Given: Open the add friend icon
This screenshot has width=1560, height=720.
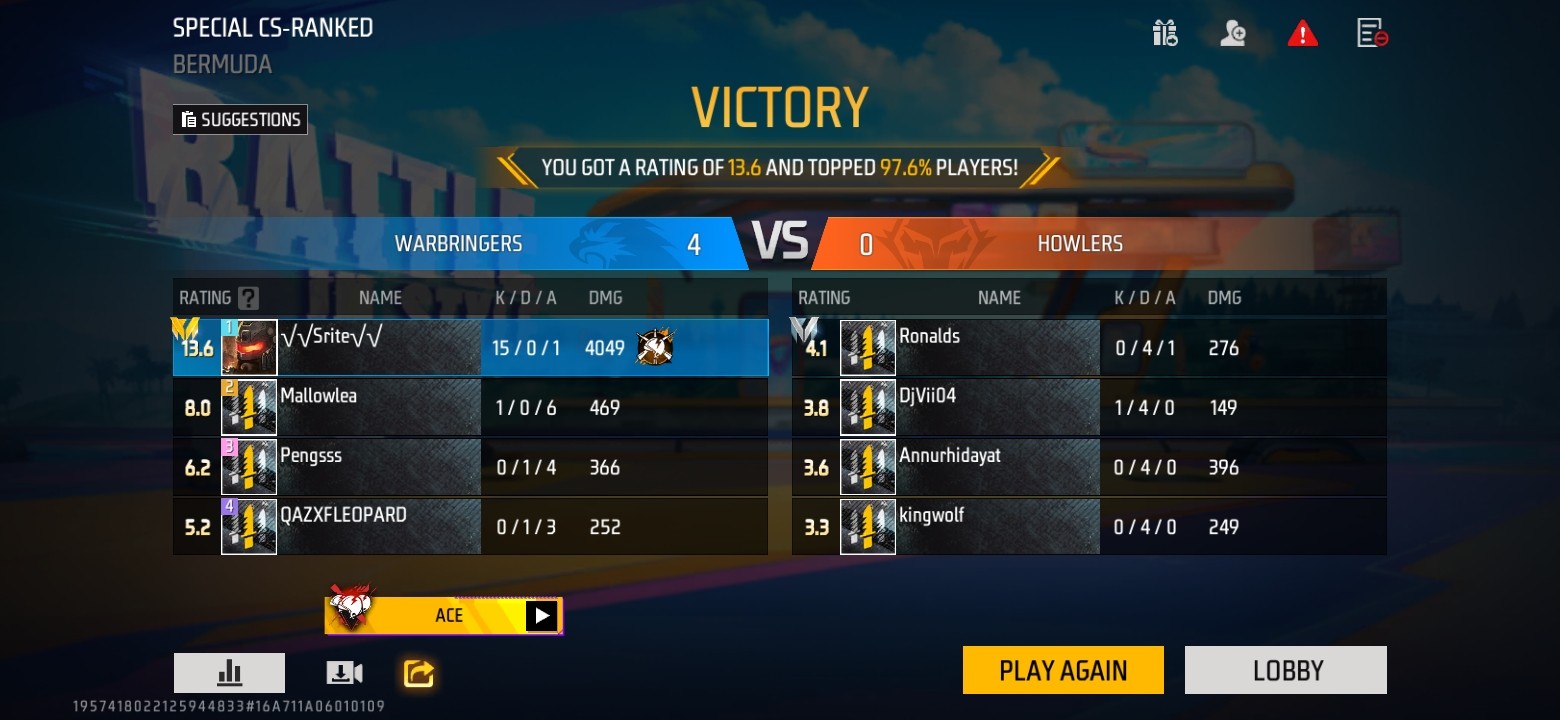Looking at the screenshot, I should 1233,34.
